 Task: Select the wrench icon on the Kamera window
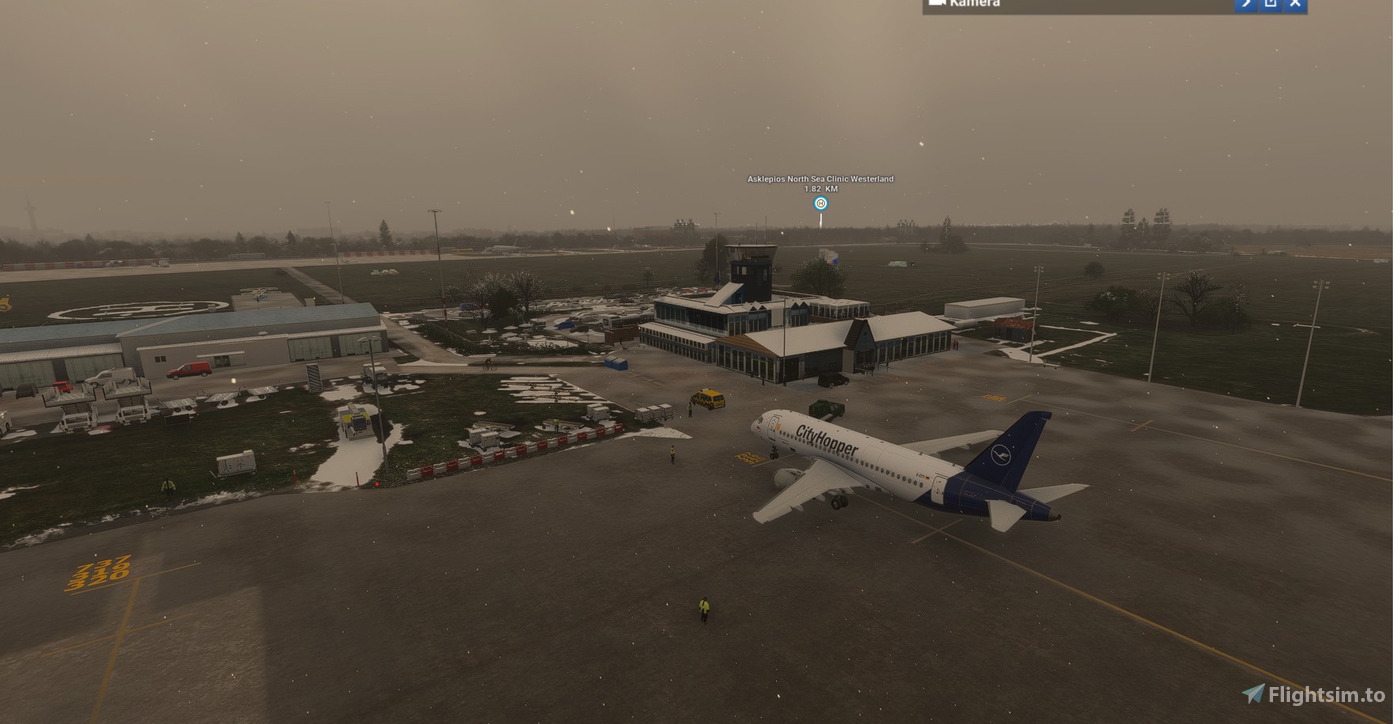[x=1245, y=4]
